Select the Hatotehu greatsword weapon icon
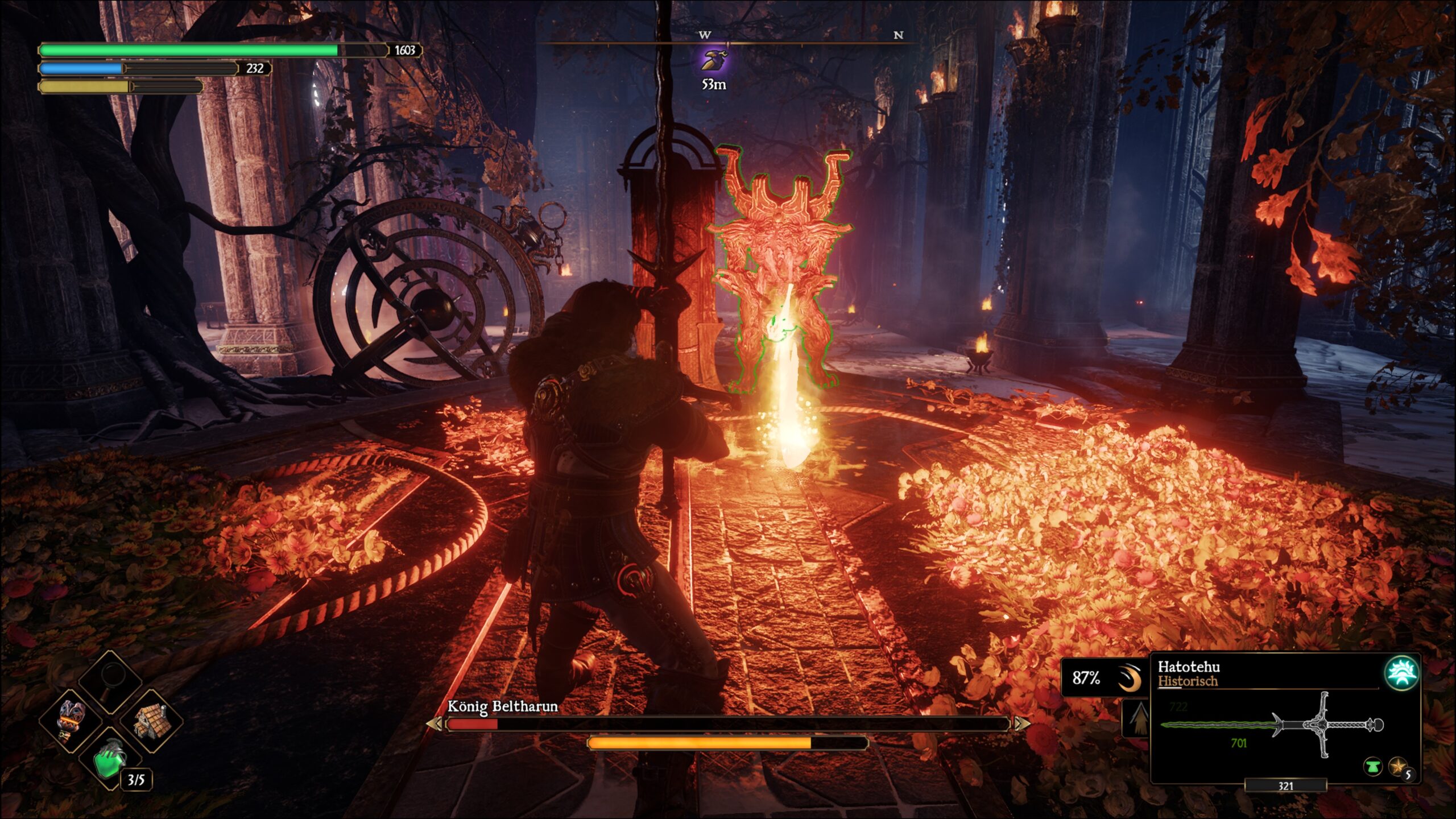The height and width of the screenshot is (819, 1456). point(1272,726)
